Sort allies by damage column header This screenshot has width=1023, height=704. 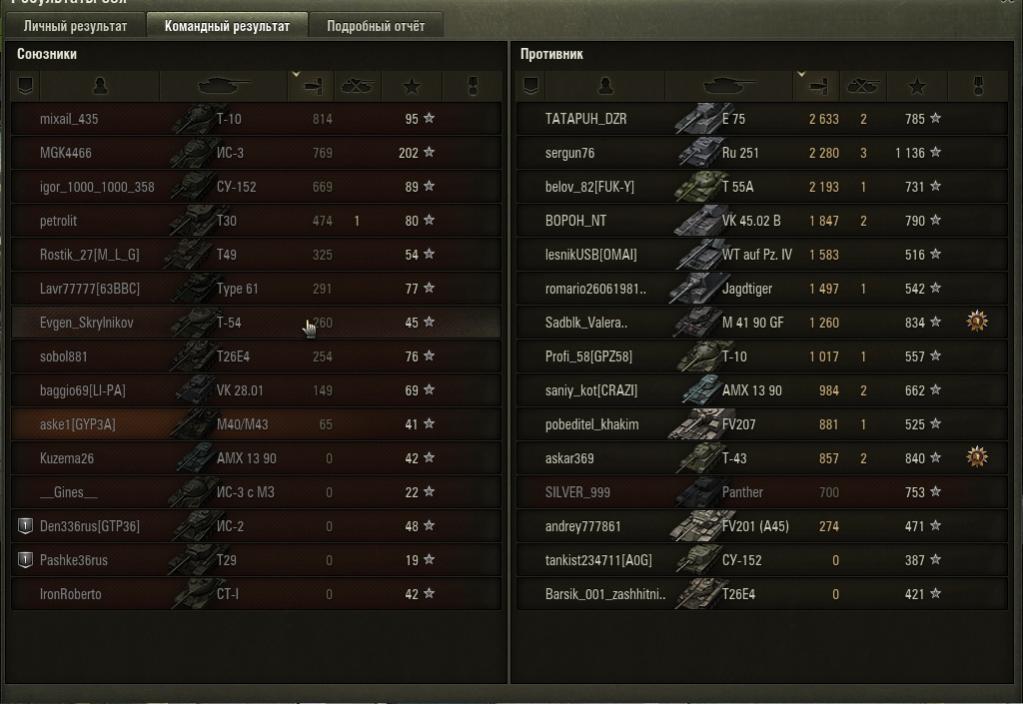tap(310, 86)
